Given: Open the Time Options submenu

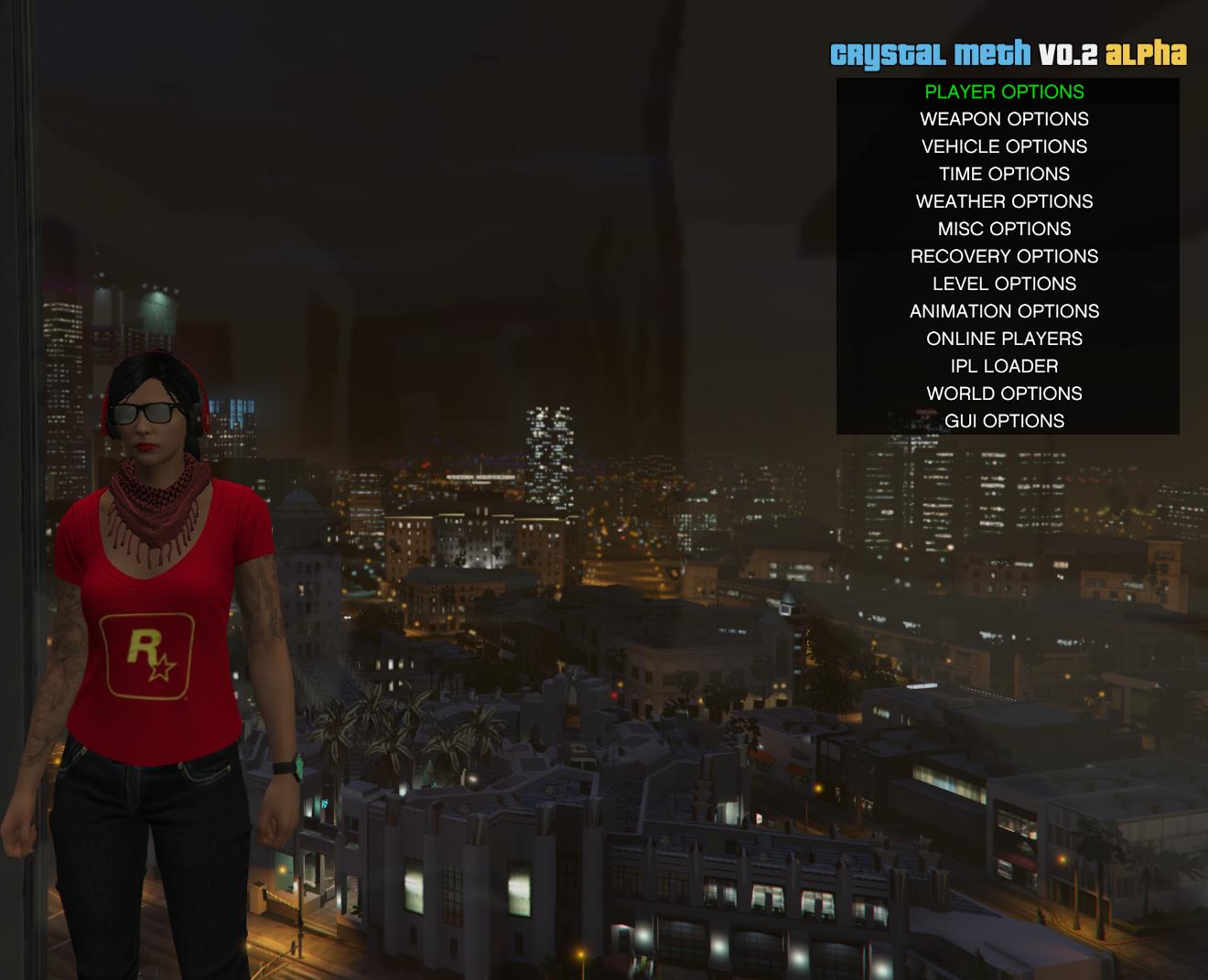Looking at the screenshot, I should 1004,174.
